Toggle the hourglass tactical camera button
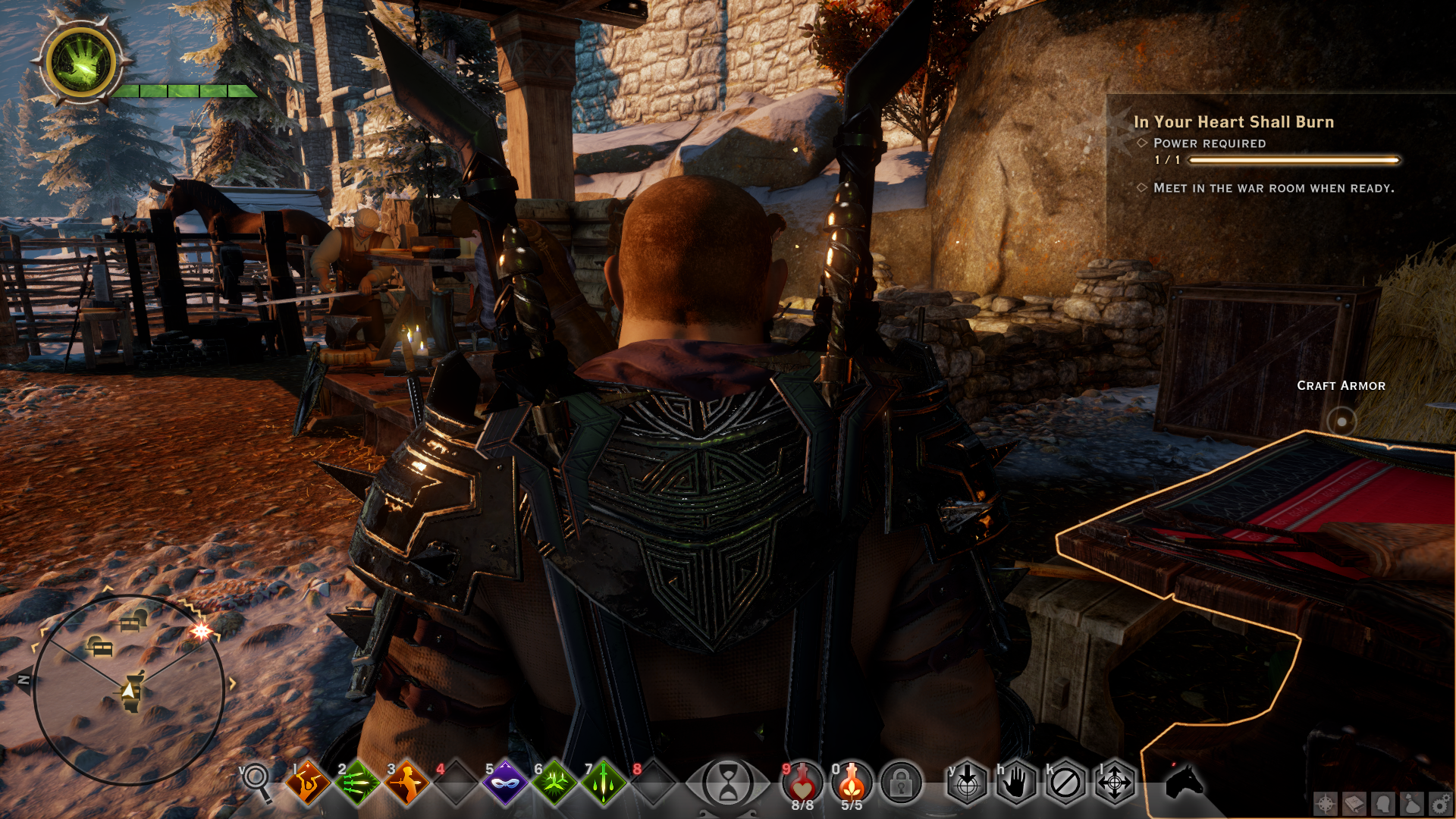 pyautogui.click(x=727, y=783)
